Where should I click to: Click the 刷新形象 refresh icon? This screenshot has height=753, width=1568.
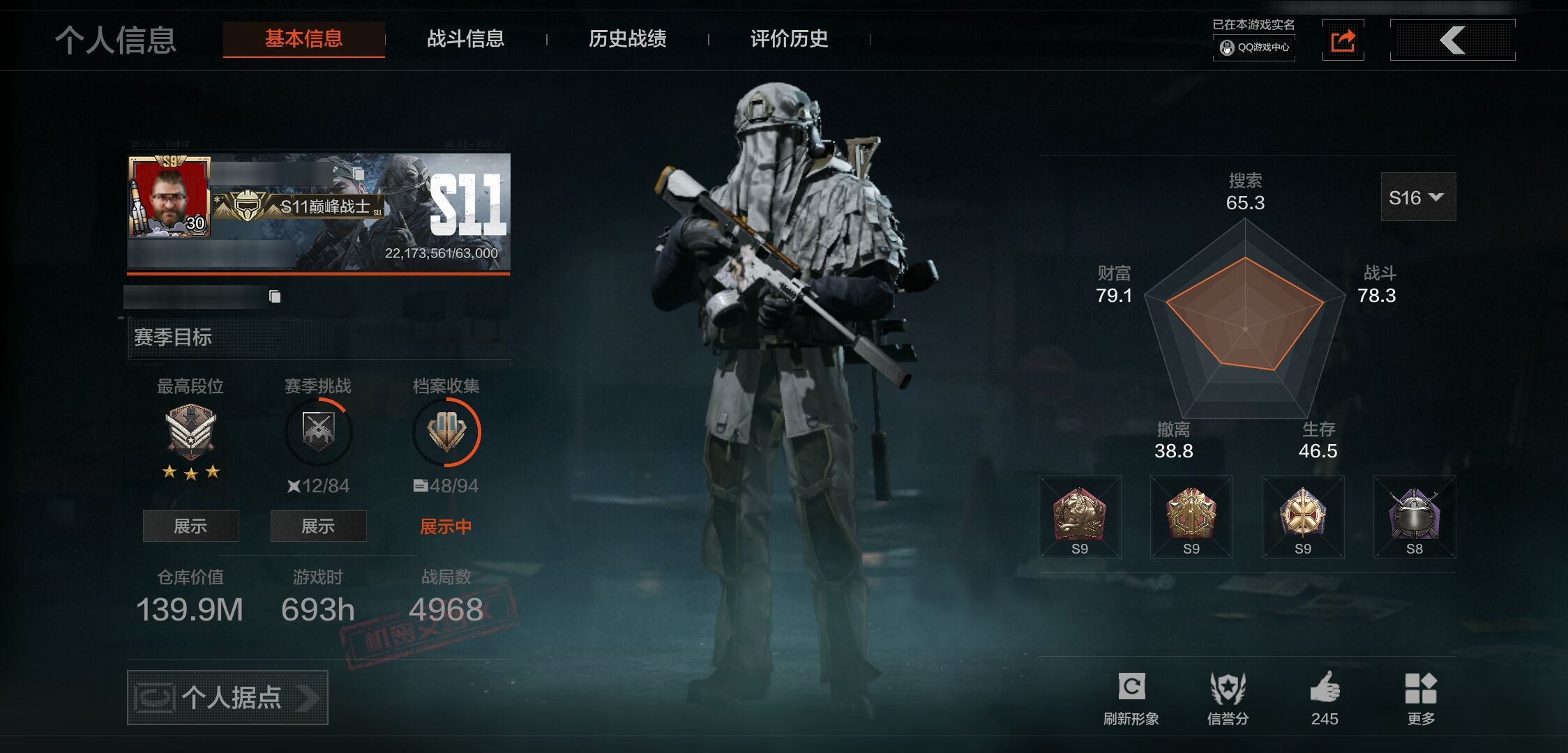[x=1131, y=687]
